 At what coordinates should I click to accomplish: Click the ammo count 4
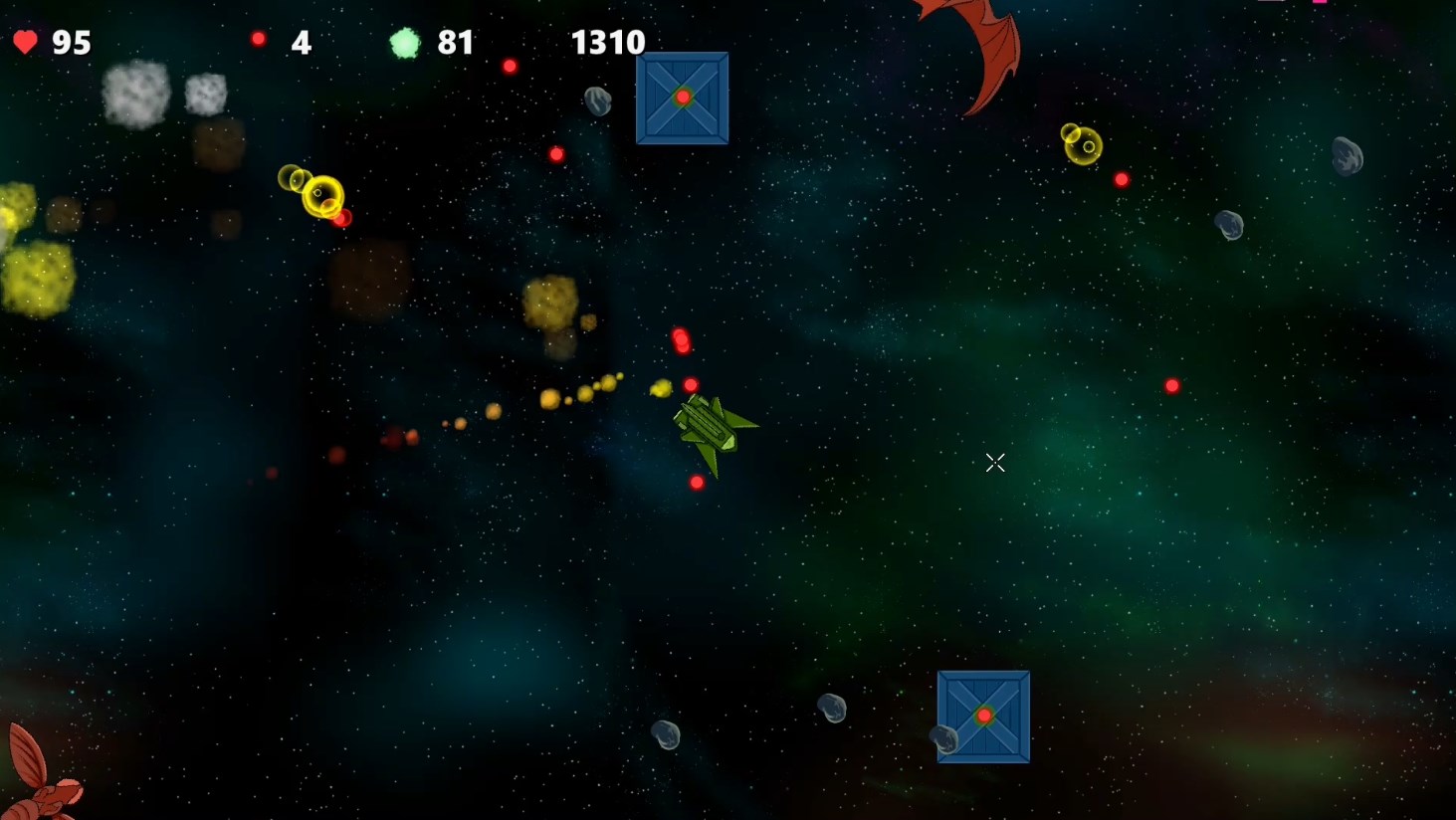pos(300,42)
